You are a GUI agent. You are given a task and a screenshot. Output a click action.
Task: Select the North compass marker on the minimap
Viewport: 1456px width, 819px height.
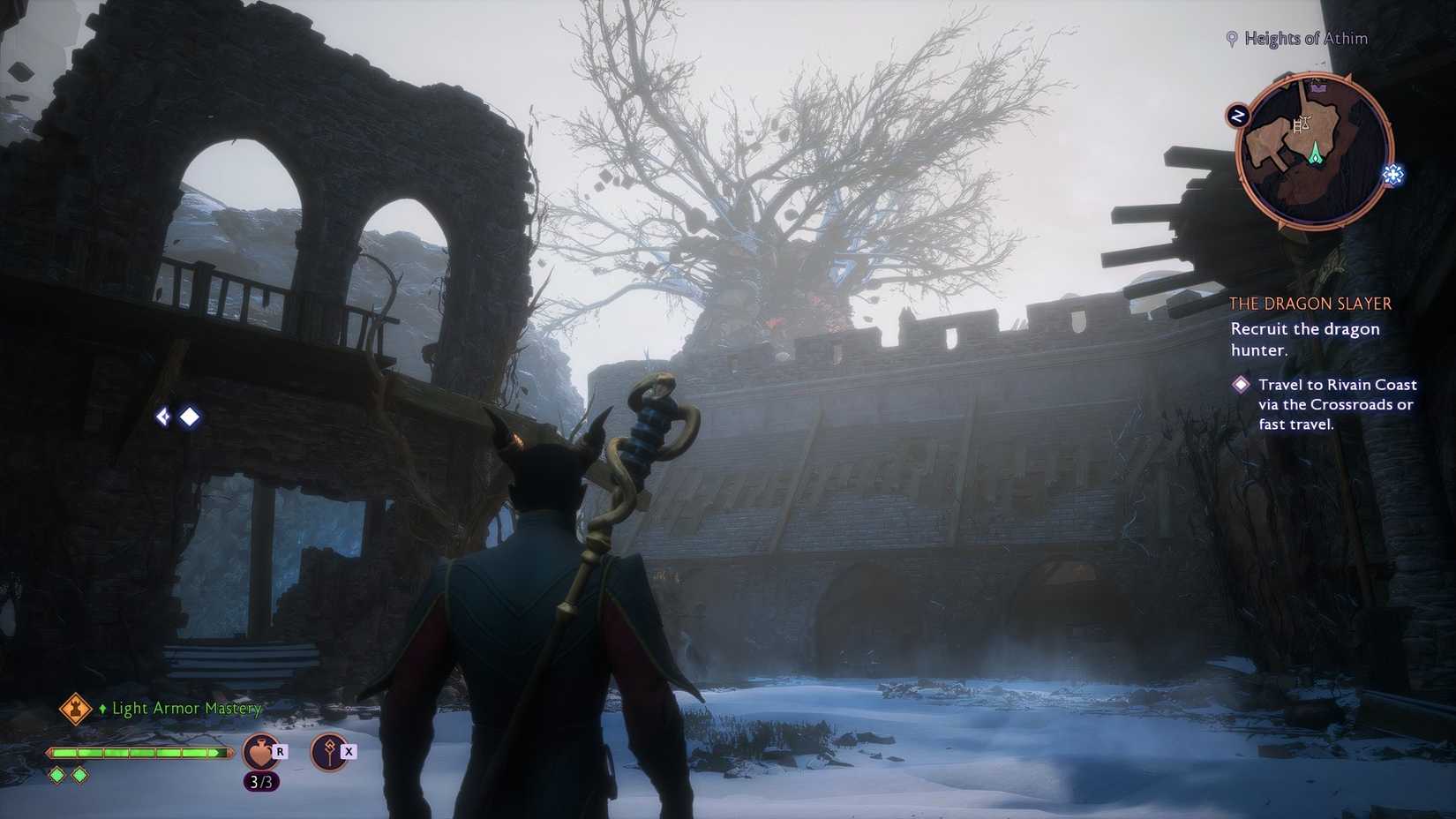point(1238,116)
